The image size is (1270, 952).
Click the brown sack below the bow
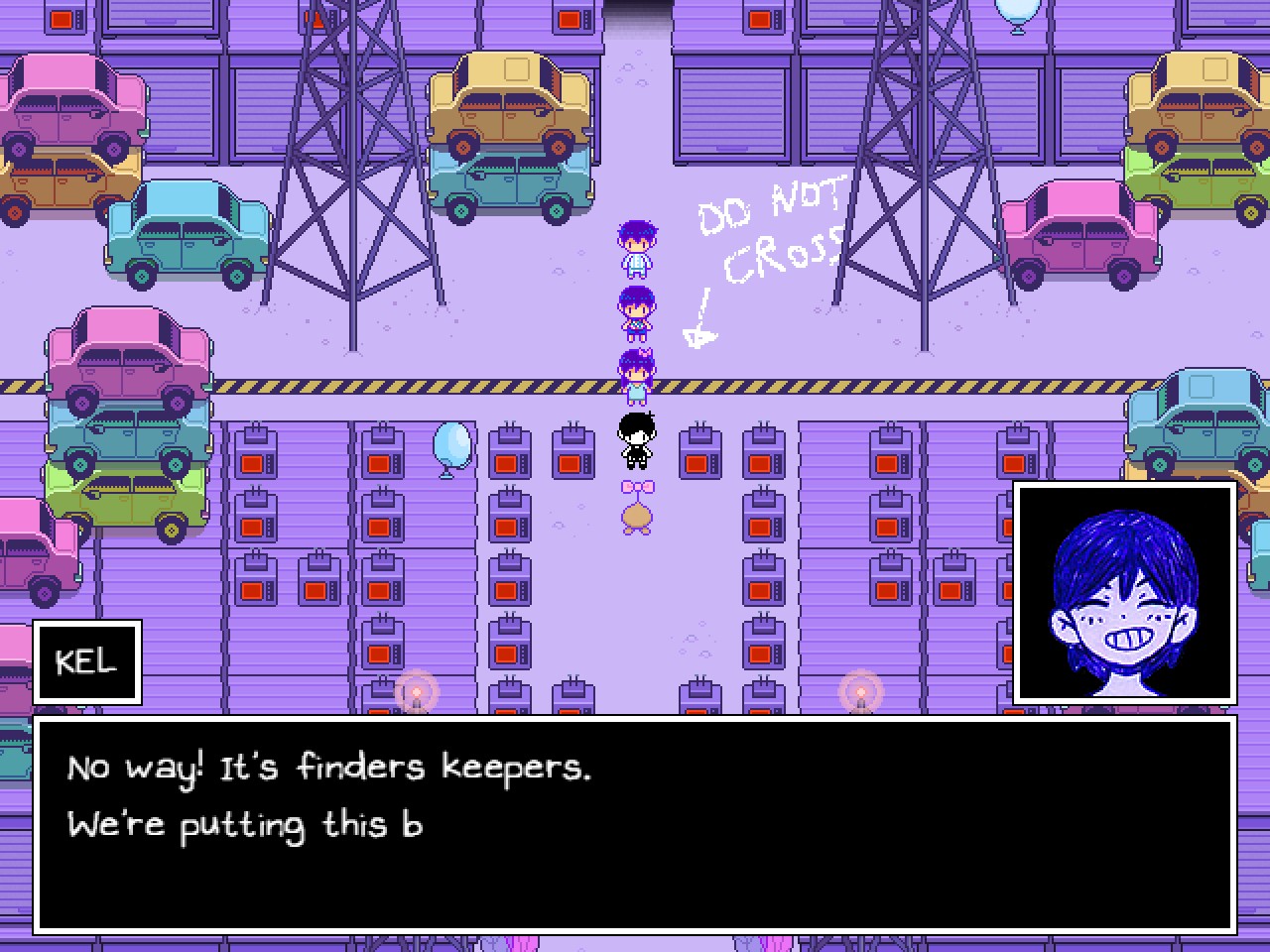point(636,517)
